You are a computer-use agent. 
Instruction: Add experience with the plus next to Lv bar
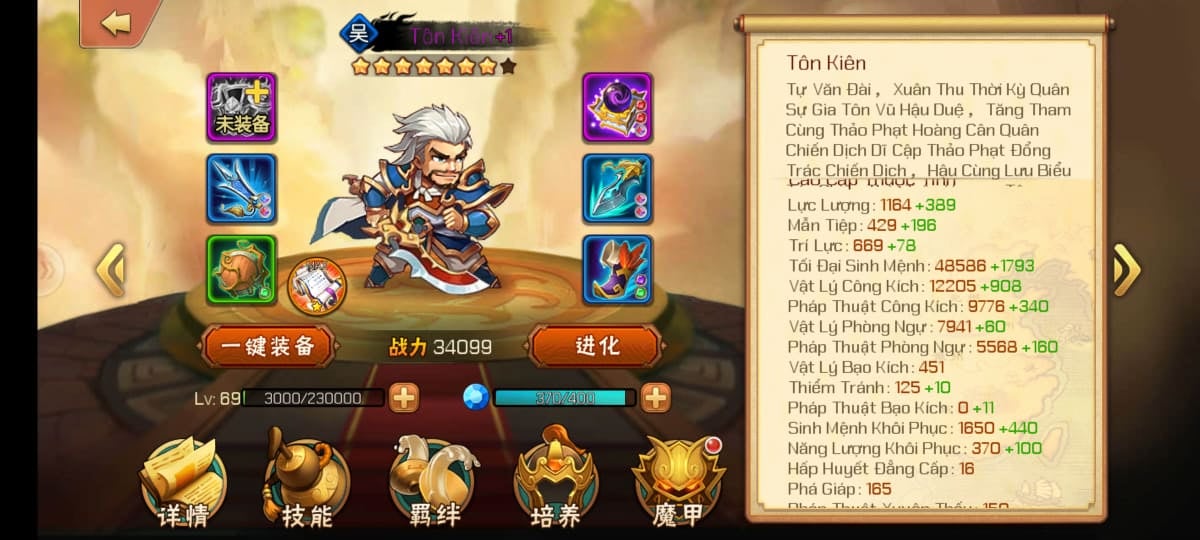pyautogui.click(x=404, y=398)
